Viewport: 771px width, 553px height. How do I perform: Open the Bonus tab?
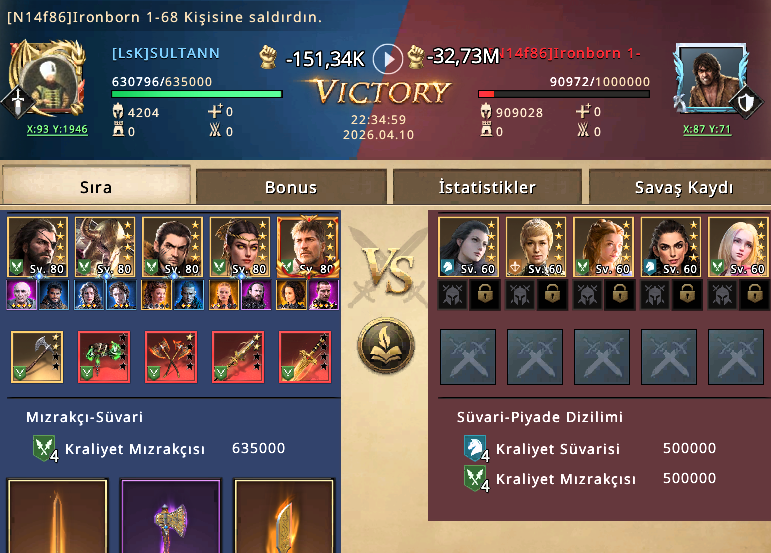pos(290,187)
